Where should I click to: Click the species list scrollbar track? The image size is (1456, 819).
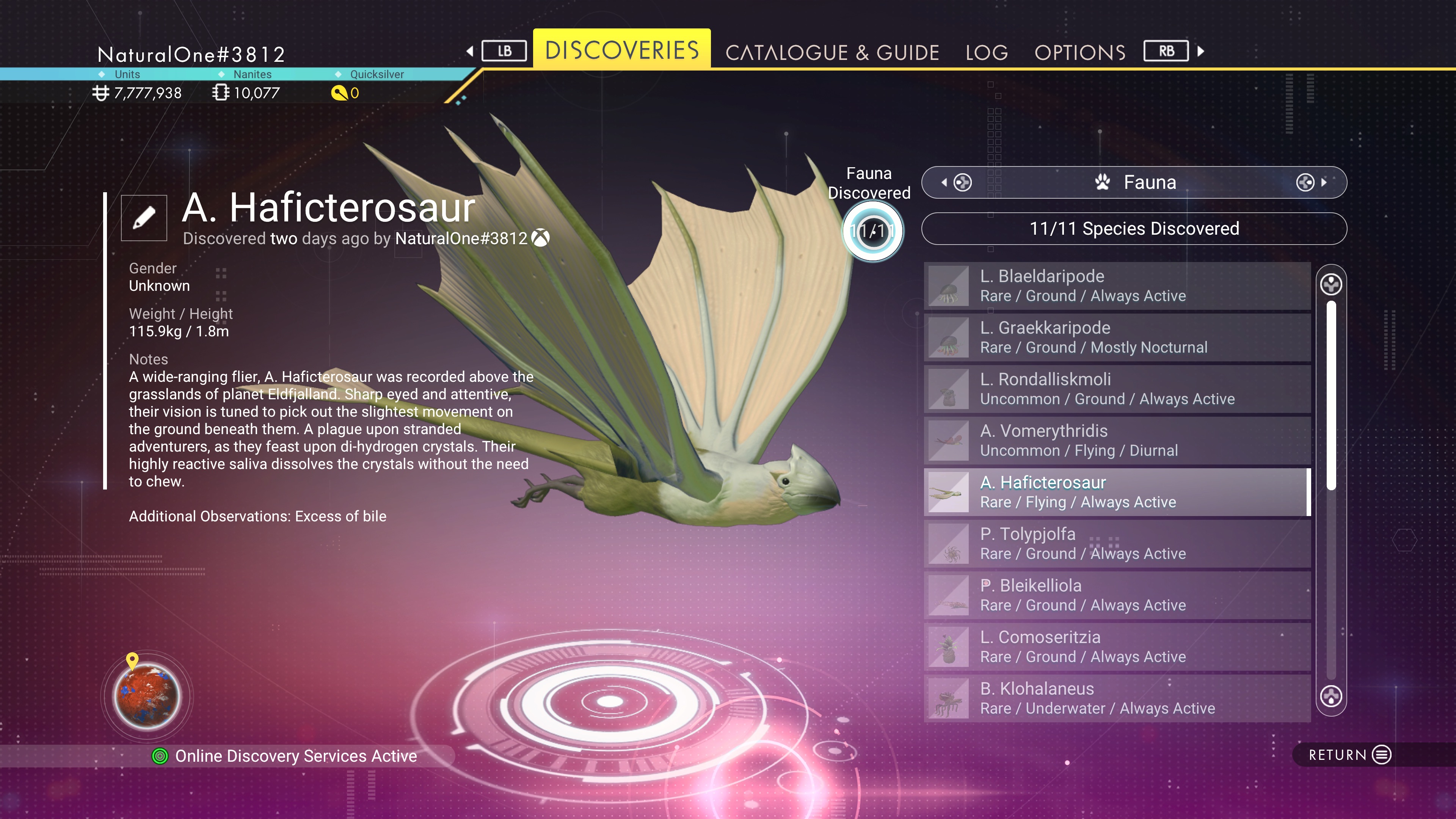coord(1331,582)
